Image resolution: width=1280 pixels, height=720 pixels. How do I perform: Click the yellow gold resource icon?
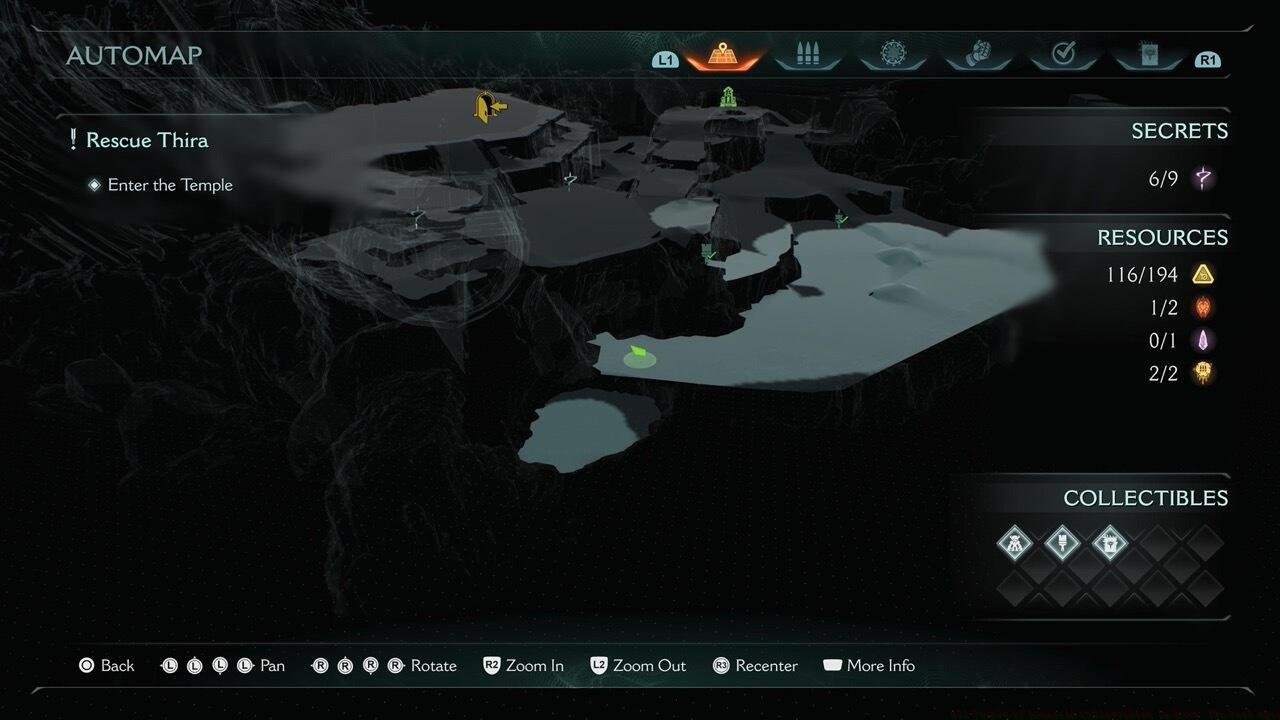coord(1203,274)
